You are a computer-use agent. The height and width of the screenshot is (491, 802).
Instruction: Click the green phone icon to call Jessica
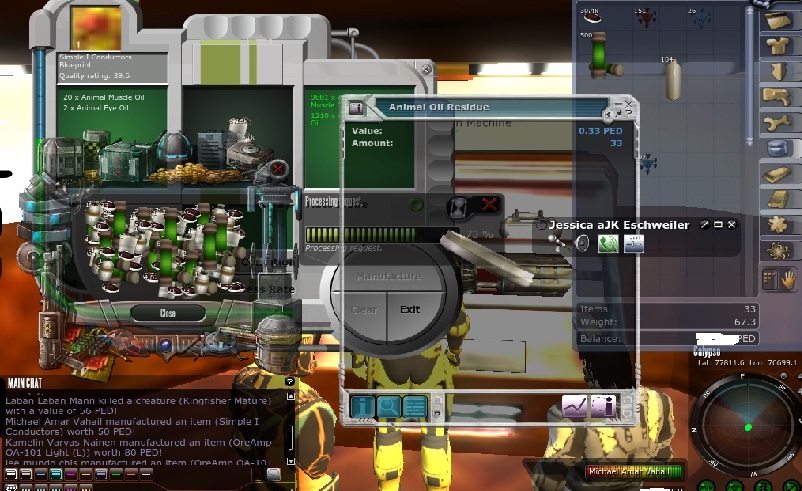point(607,244)
